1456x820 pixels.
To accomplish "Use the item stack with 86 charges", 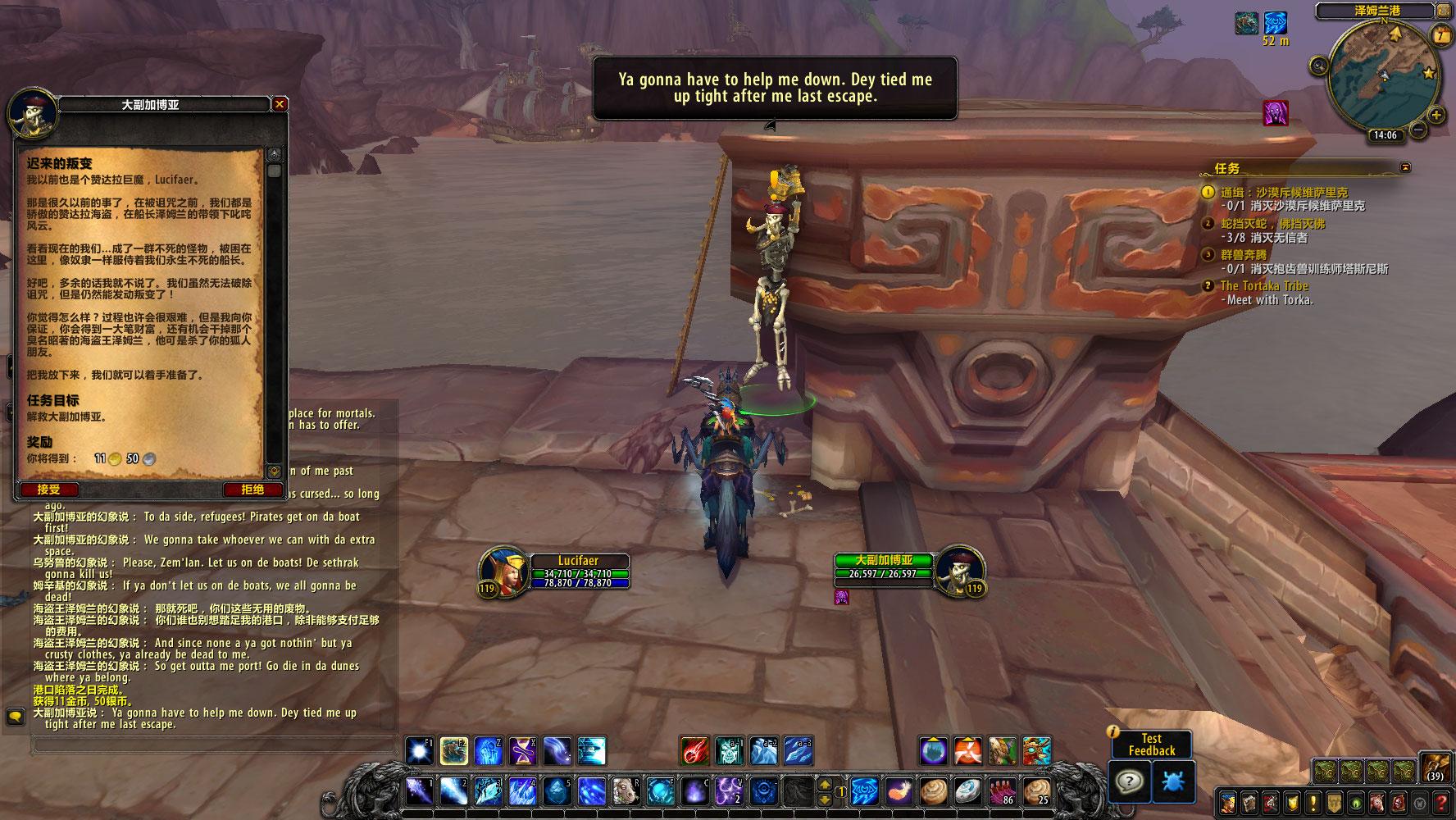I will (1002, 792).
